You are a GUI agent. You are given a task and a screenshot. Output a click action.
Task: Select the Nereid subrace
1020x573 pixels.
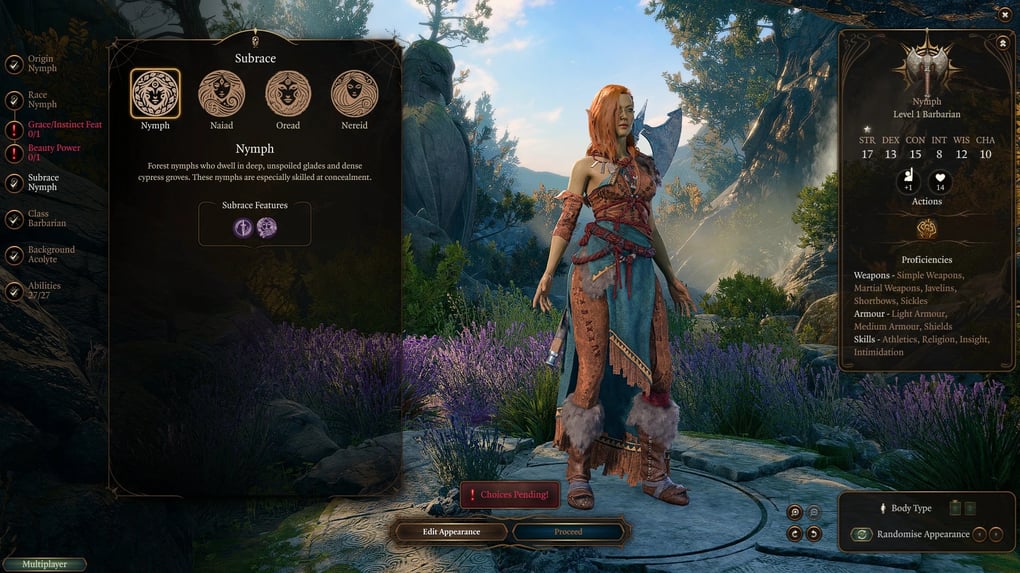(354, 94)
